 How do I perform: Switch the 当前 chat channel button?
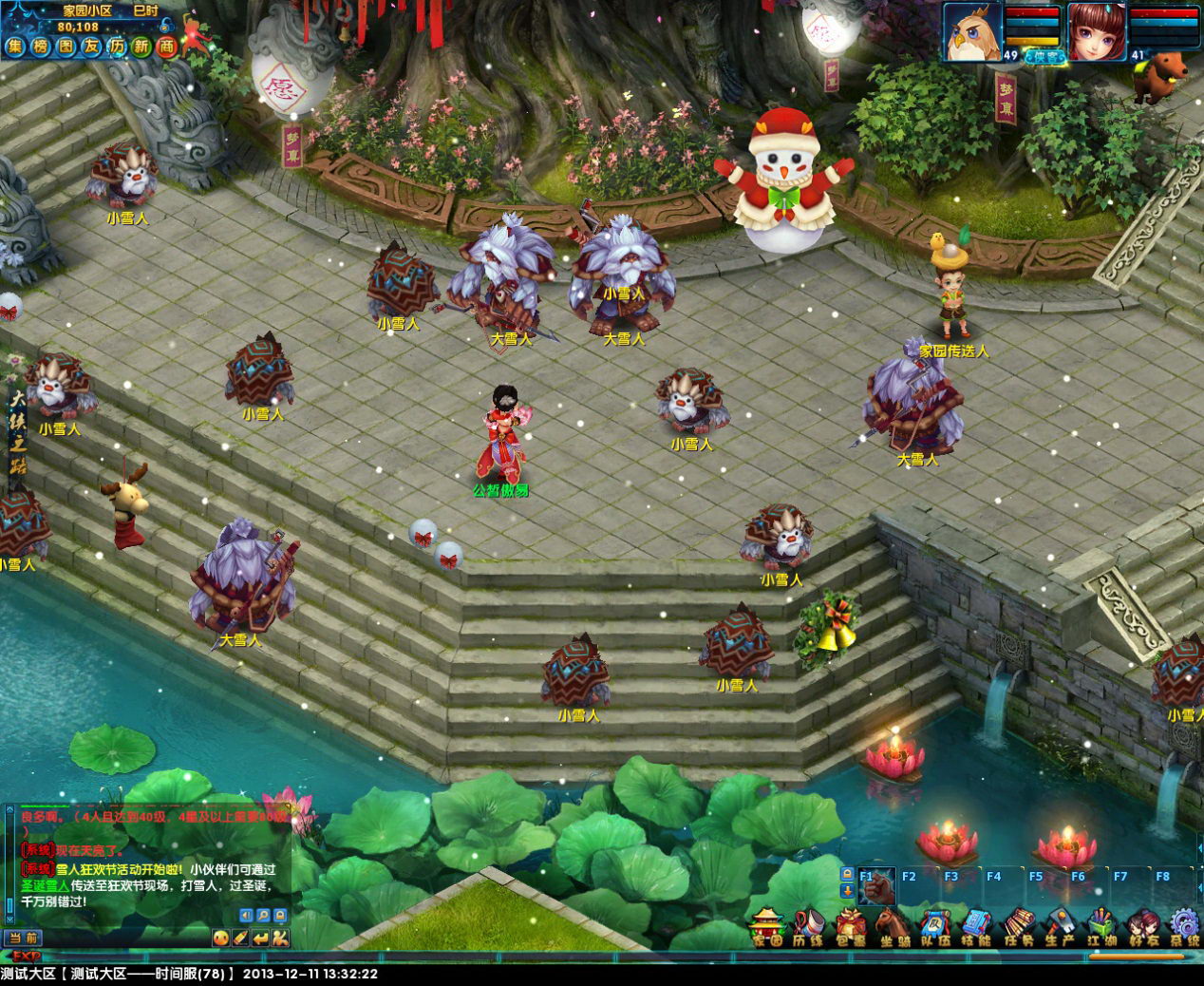pos(22,939)
